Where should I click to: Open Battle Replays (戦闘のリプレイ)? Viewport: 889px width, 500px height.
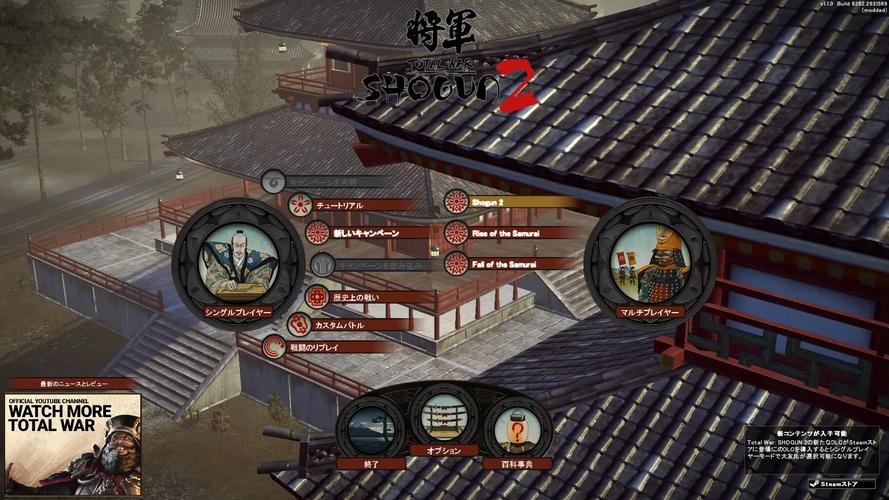point(325,347)
